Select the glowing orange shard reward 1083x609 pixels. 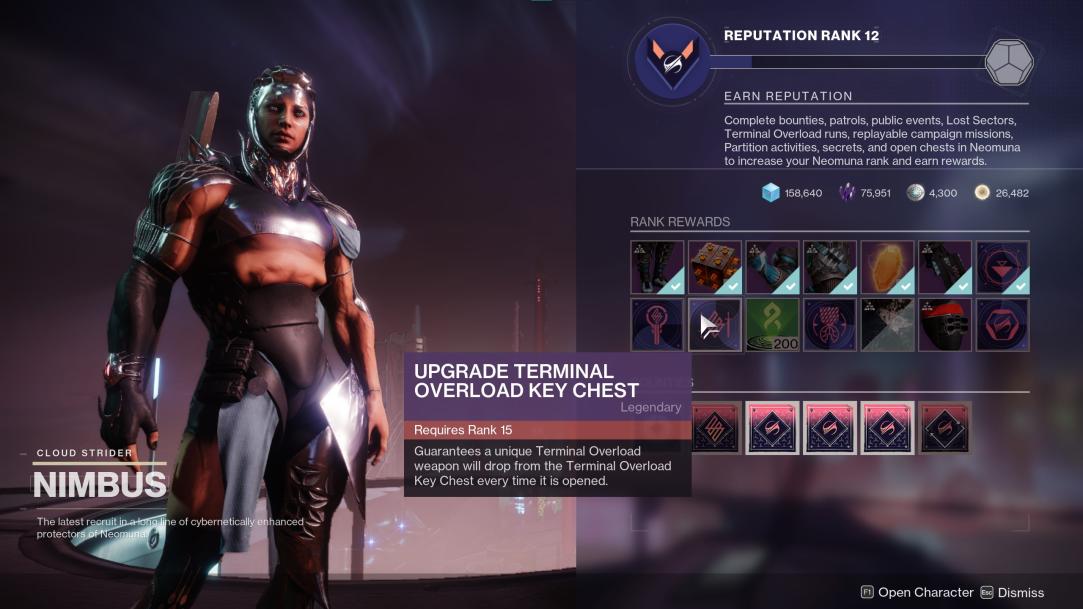point(887,267)
